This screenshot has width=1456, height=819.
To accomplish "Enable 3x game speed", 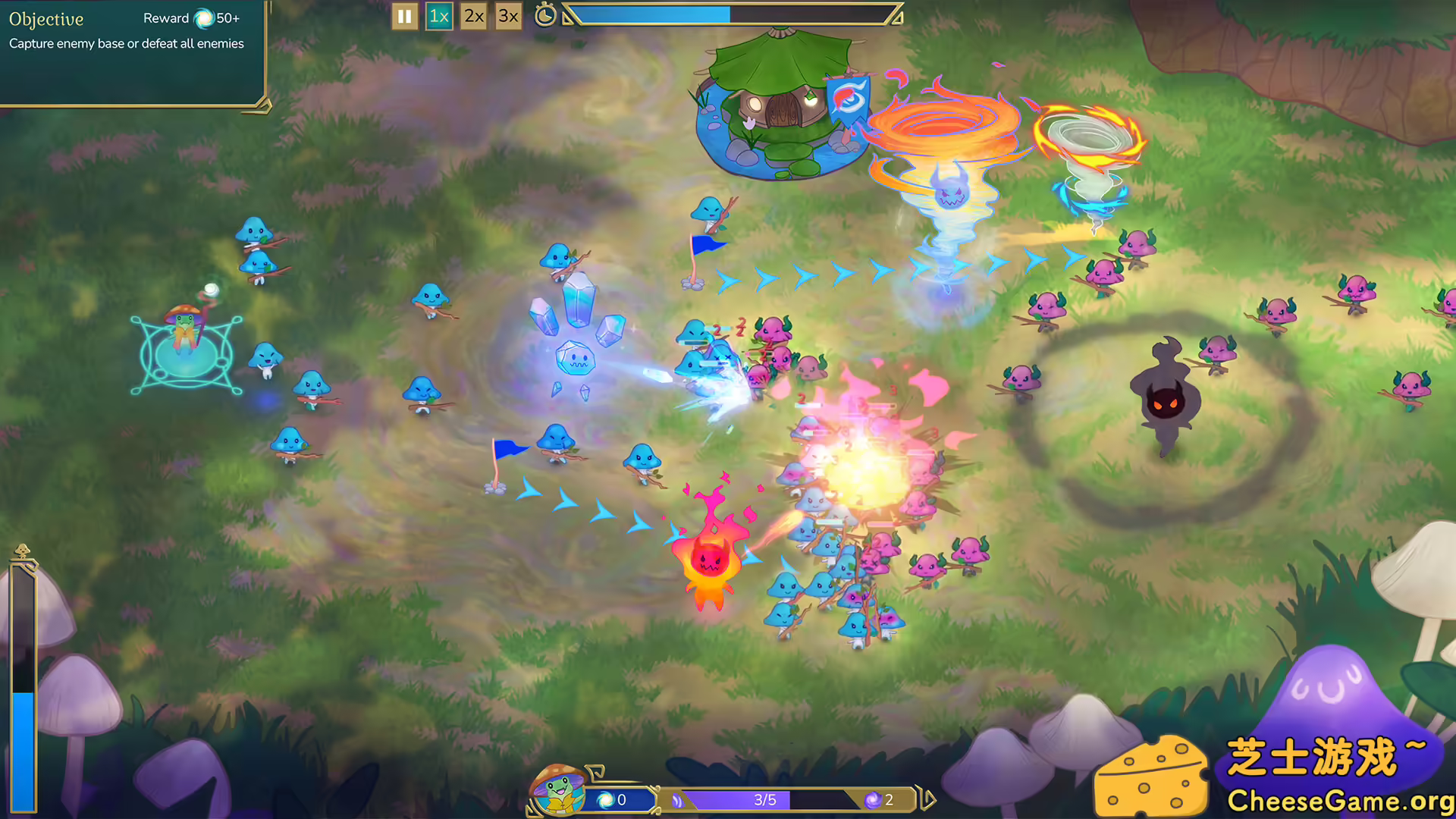I will (507, 14).
